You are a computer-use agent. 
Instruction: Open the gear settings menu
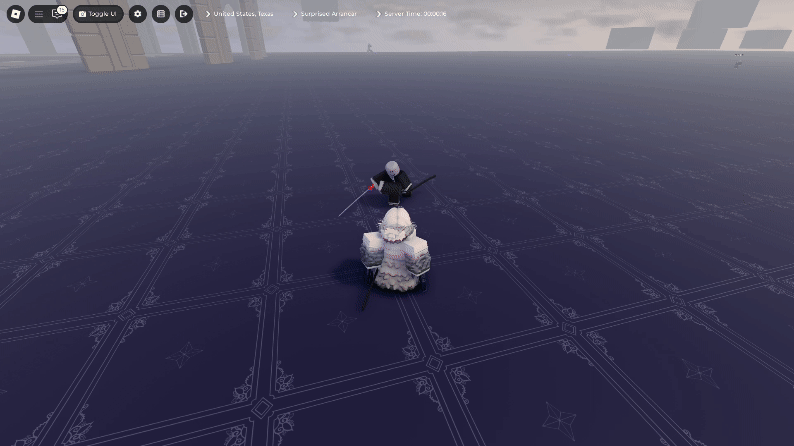pyautogui.click(x=137, y=14)
